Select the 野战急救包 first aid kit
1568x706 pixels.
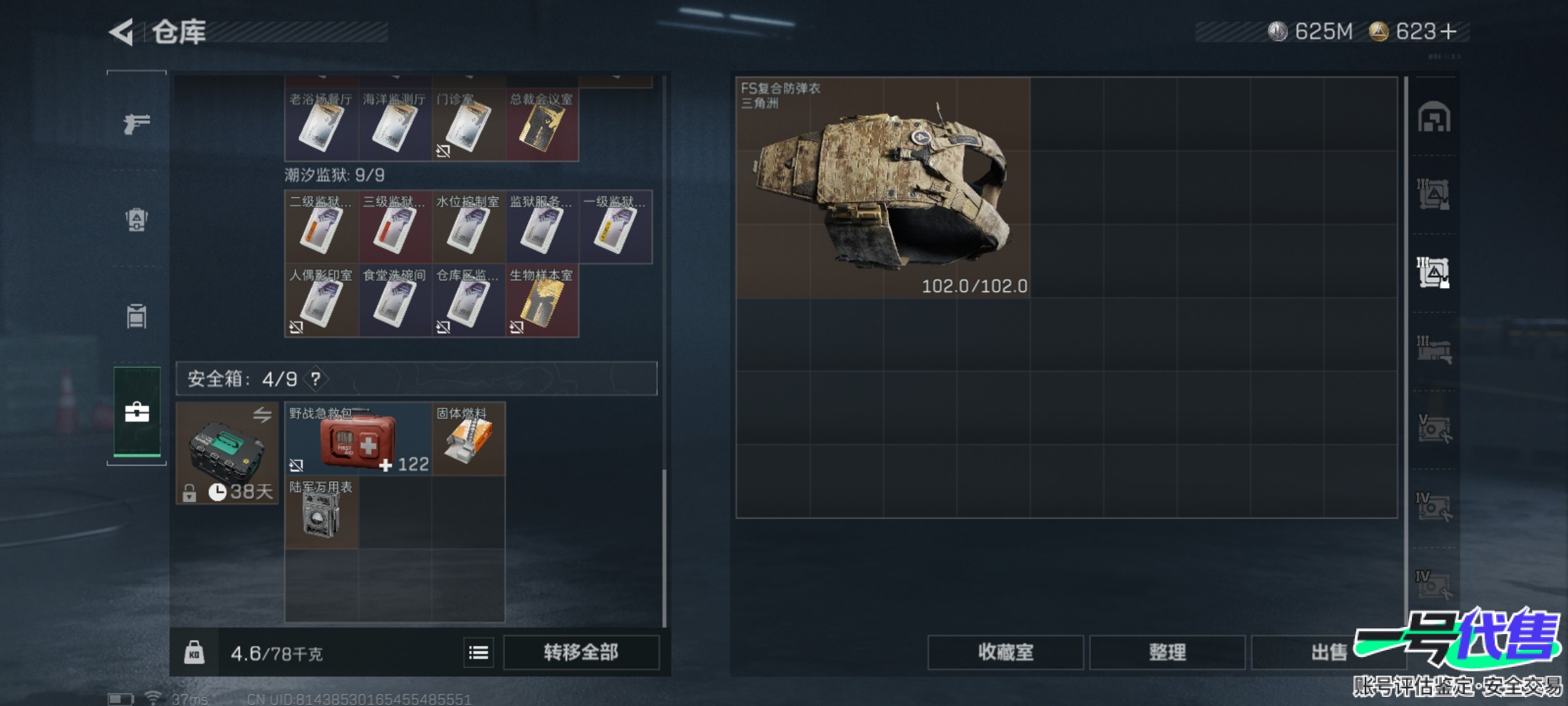click(357, 439)
